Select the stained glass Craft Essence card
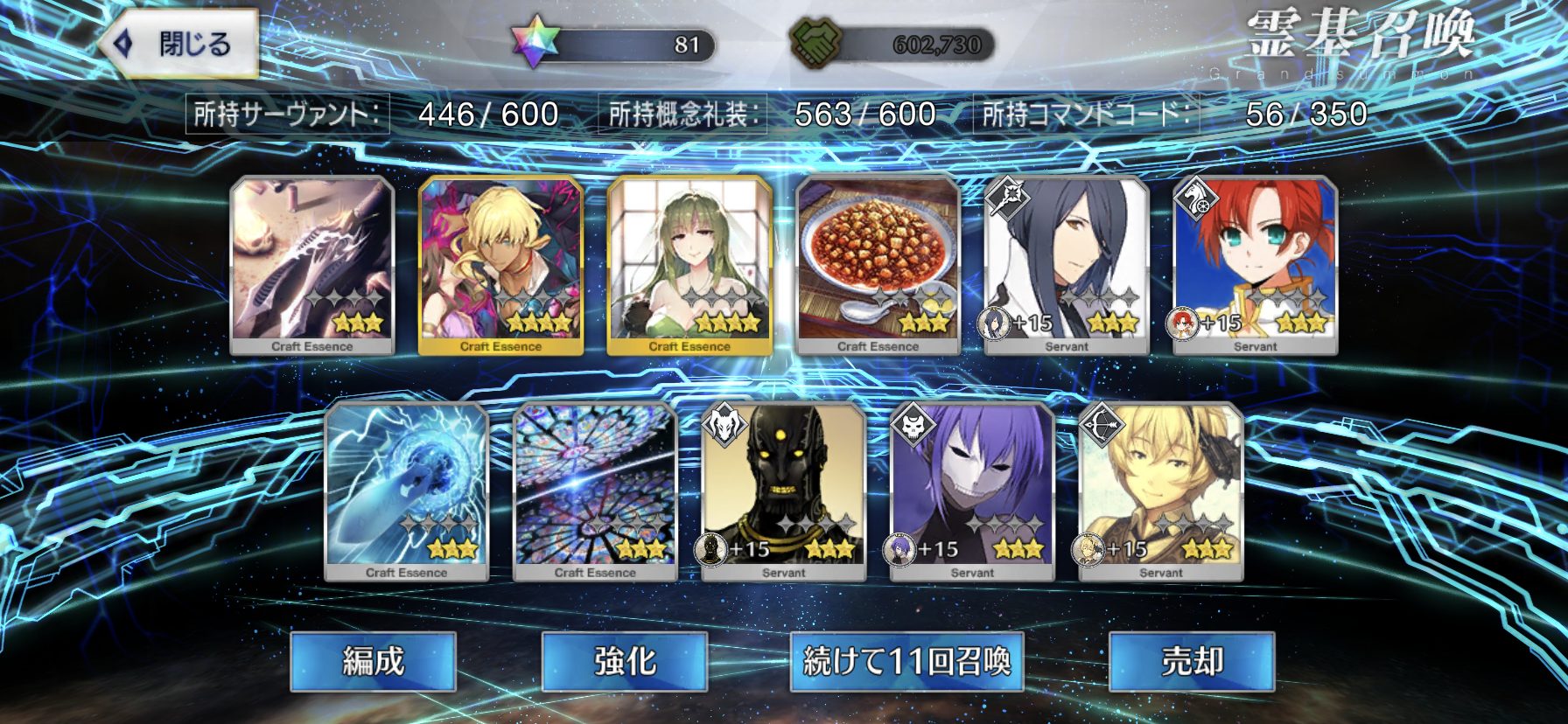Image resolution: width=1568 pixels, height=724 pixels. 595,491
